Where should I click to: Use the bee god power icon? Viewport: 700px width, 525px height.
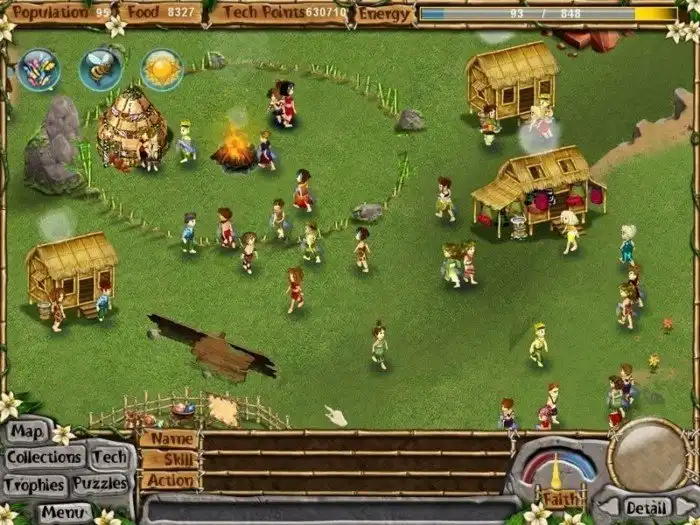[x=100, y=69]
